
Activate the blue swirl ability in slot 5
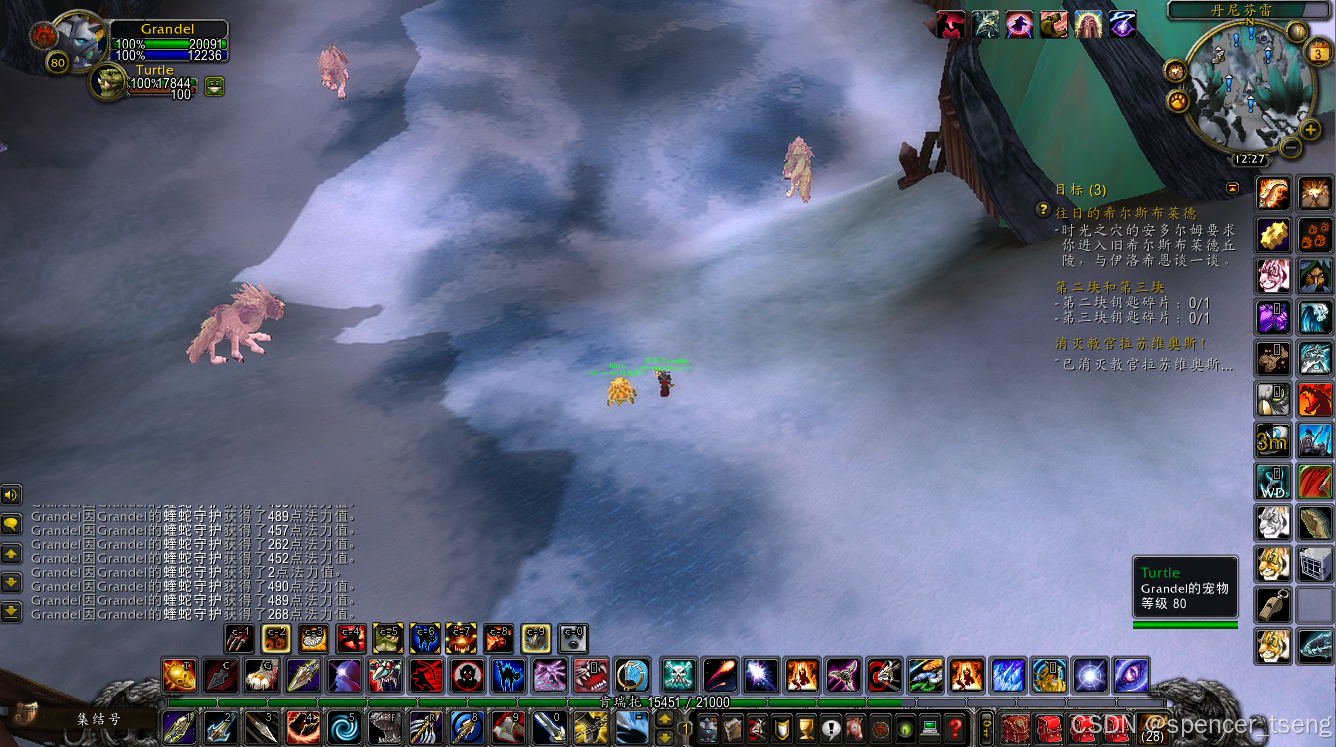343,727
